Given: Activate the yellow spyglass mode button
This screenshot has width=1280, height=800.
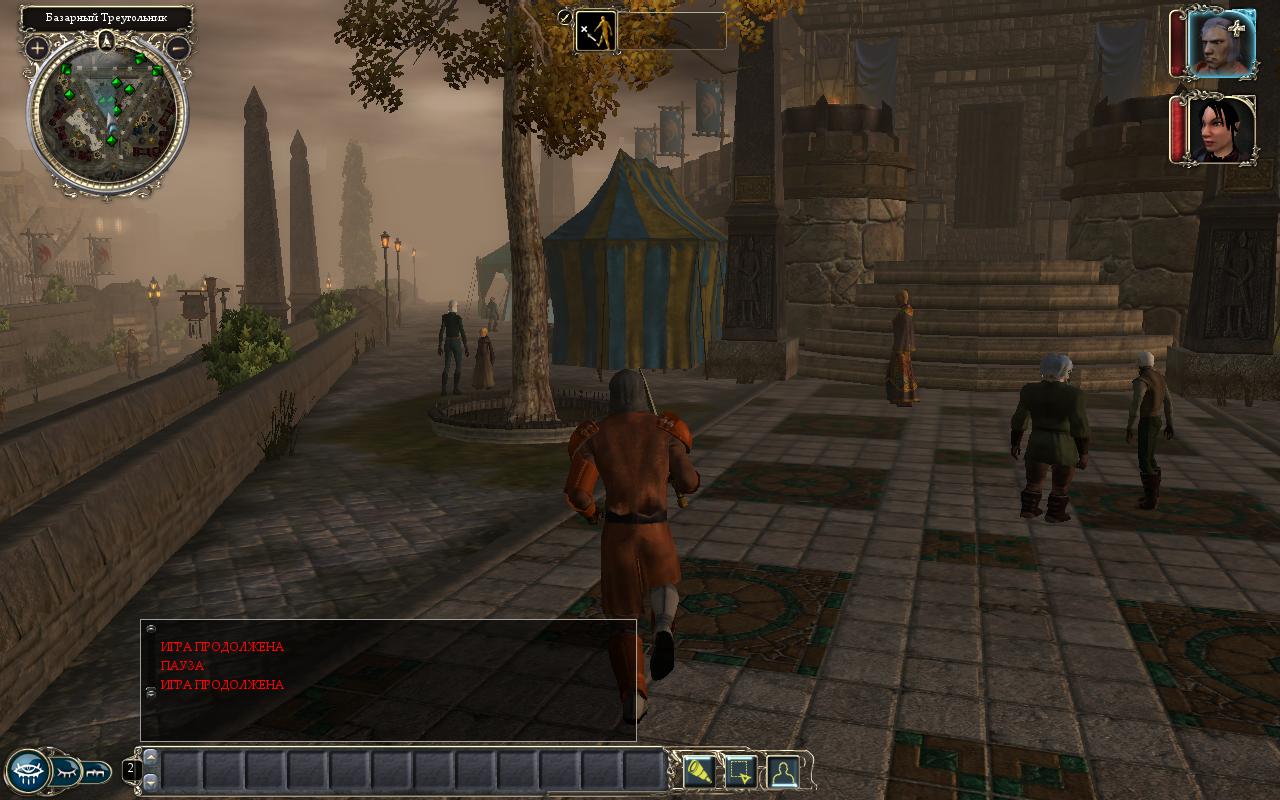Looking at the screenshot, I should [698, 771].
